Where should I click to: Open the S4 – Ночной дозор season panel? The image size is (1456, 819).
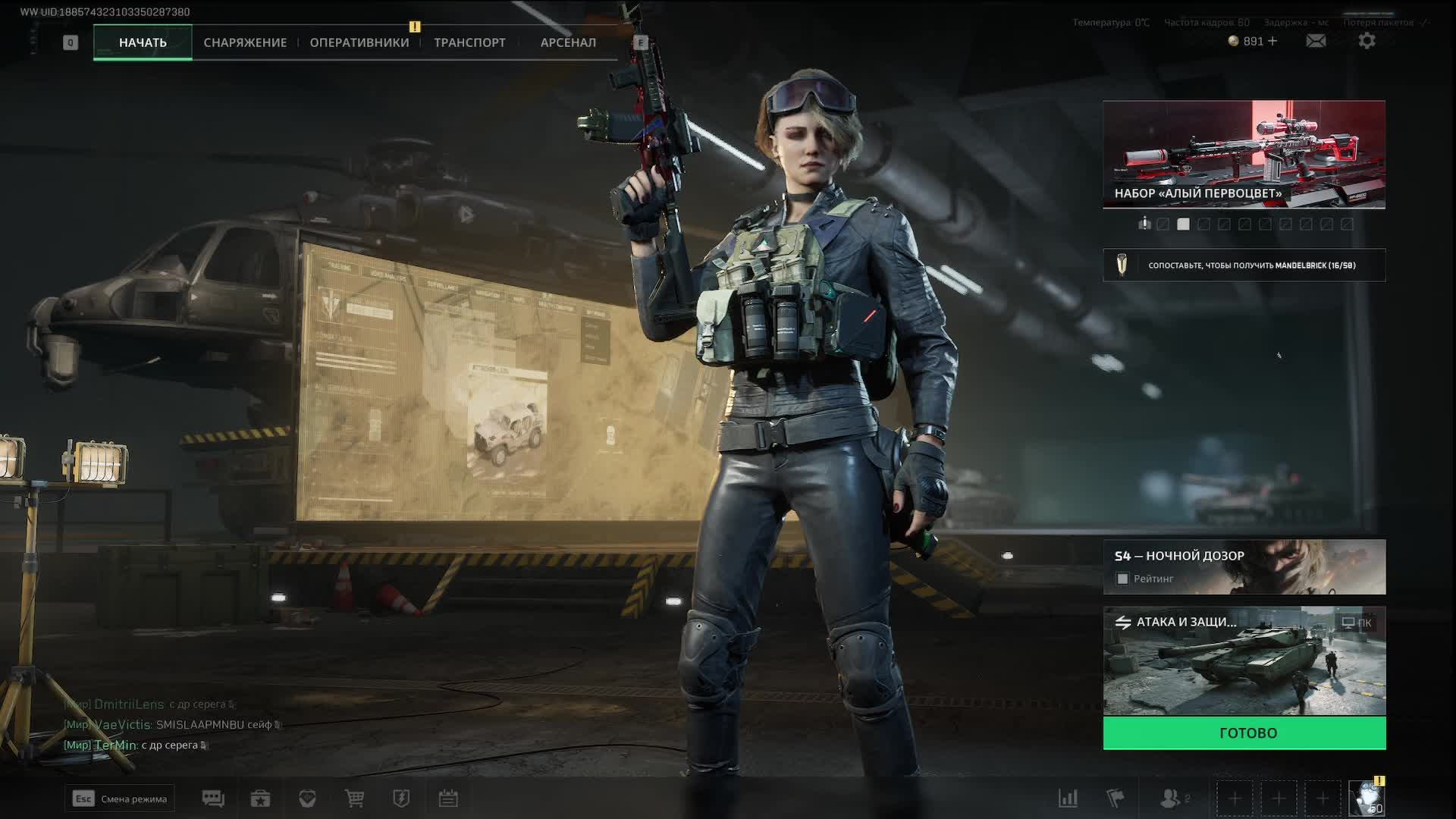coord(1244,557)
